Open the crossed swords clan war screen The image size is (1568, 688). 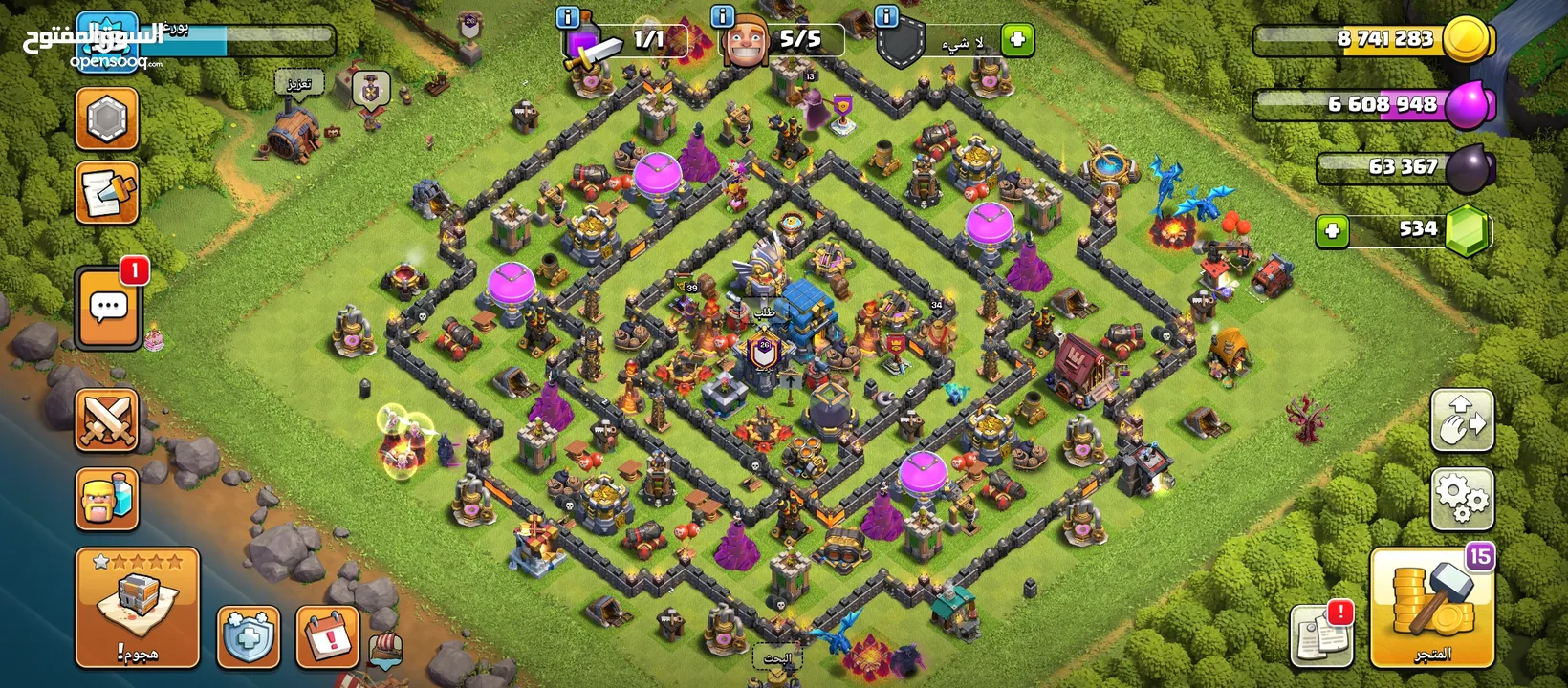[x=107, y=420]
